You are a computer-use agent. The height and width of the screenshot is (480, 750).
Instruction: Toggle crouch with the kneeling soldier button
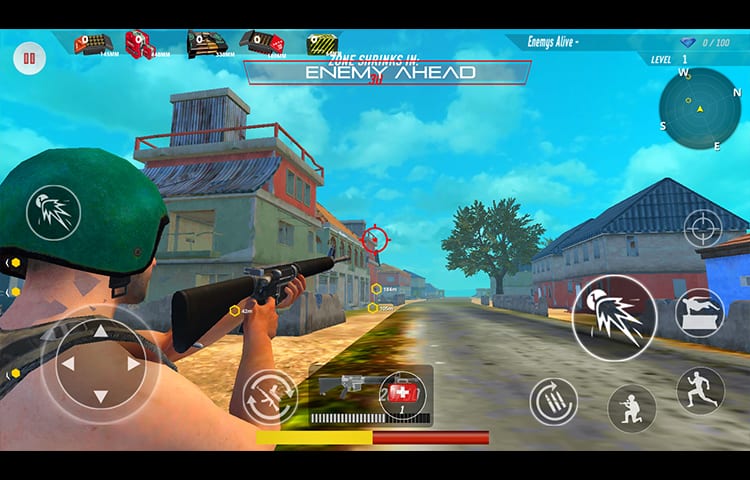tap(632, 408)
